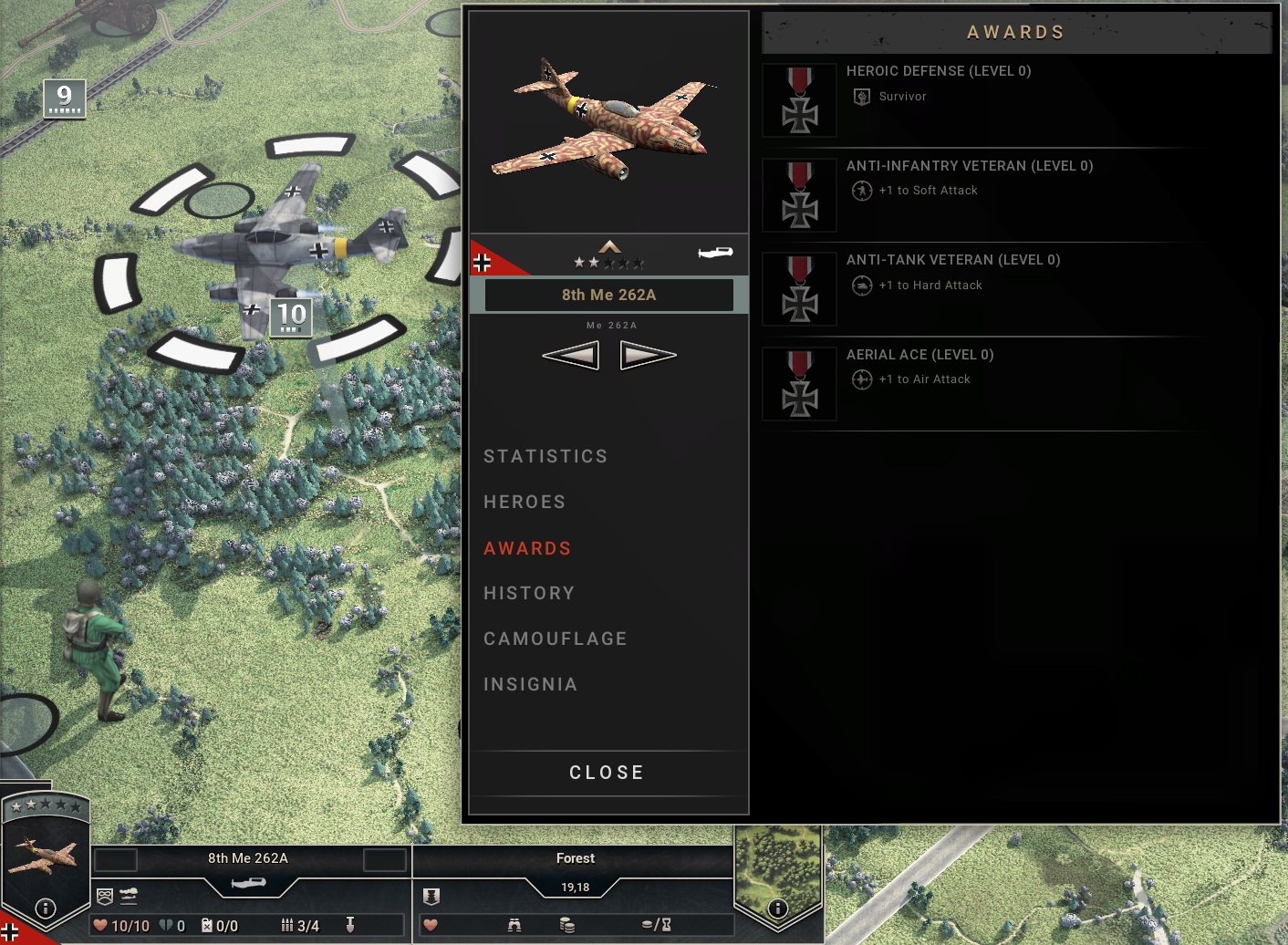Click the experience star rating row
This screenshot has width=1288, height=945.
[x=608, y=261]
